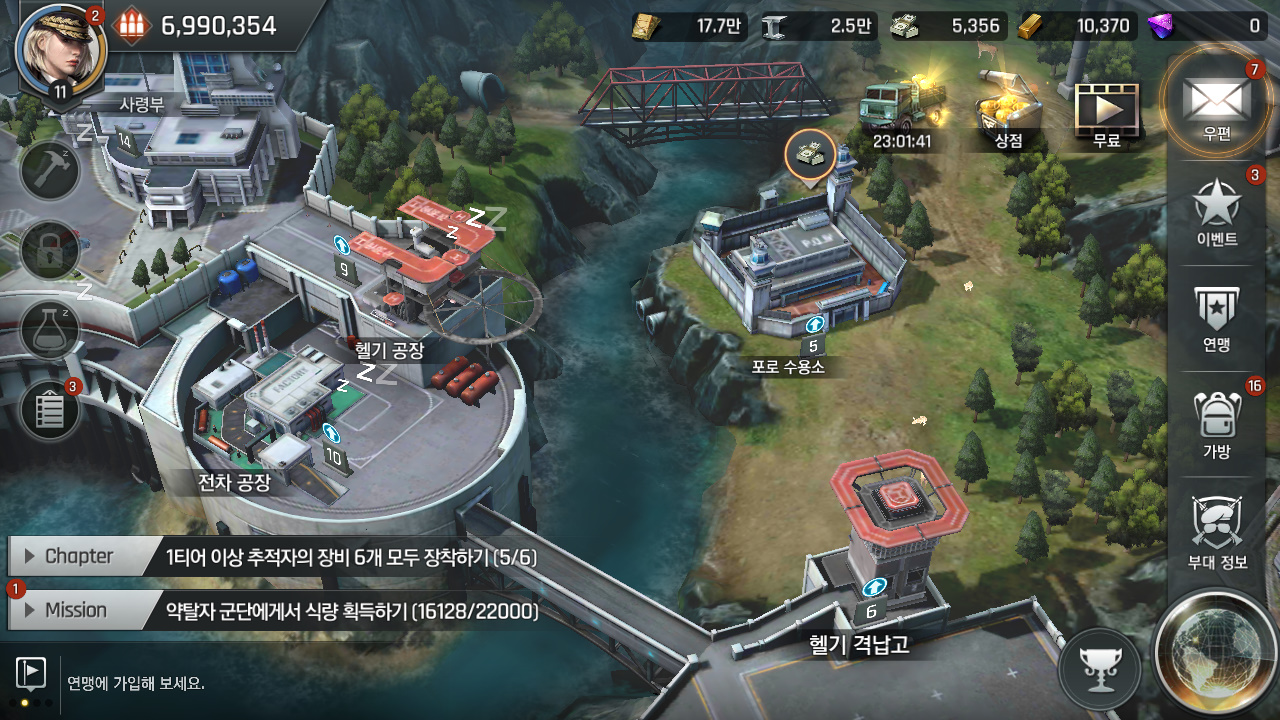Show the 부대 정보 troop info
Image resolution: width=1280 pixels, height=720 pixels.
click(x=1217, y=530)
